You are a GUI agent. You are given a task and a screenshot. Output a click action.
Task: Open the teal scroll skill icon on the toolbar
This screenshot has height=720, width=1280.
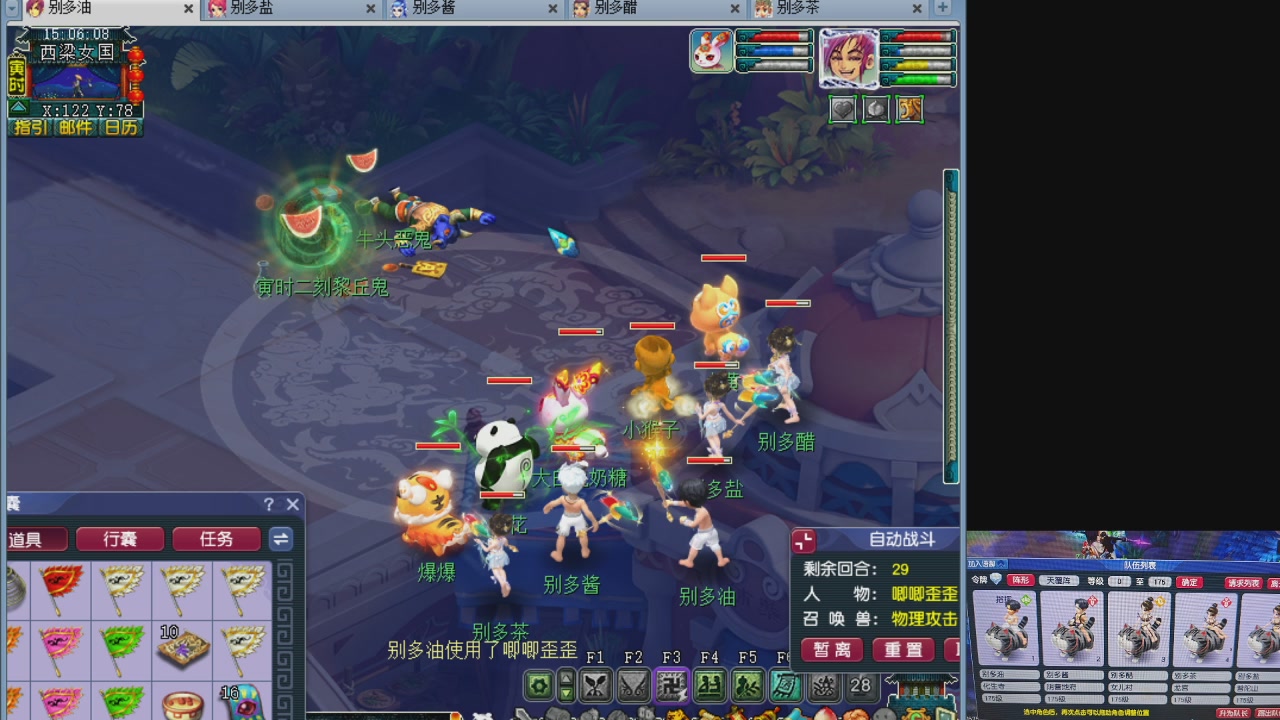pos(785,686)
